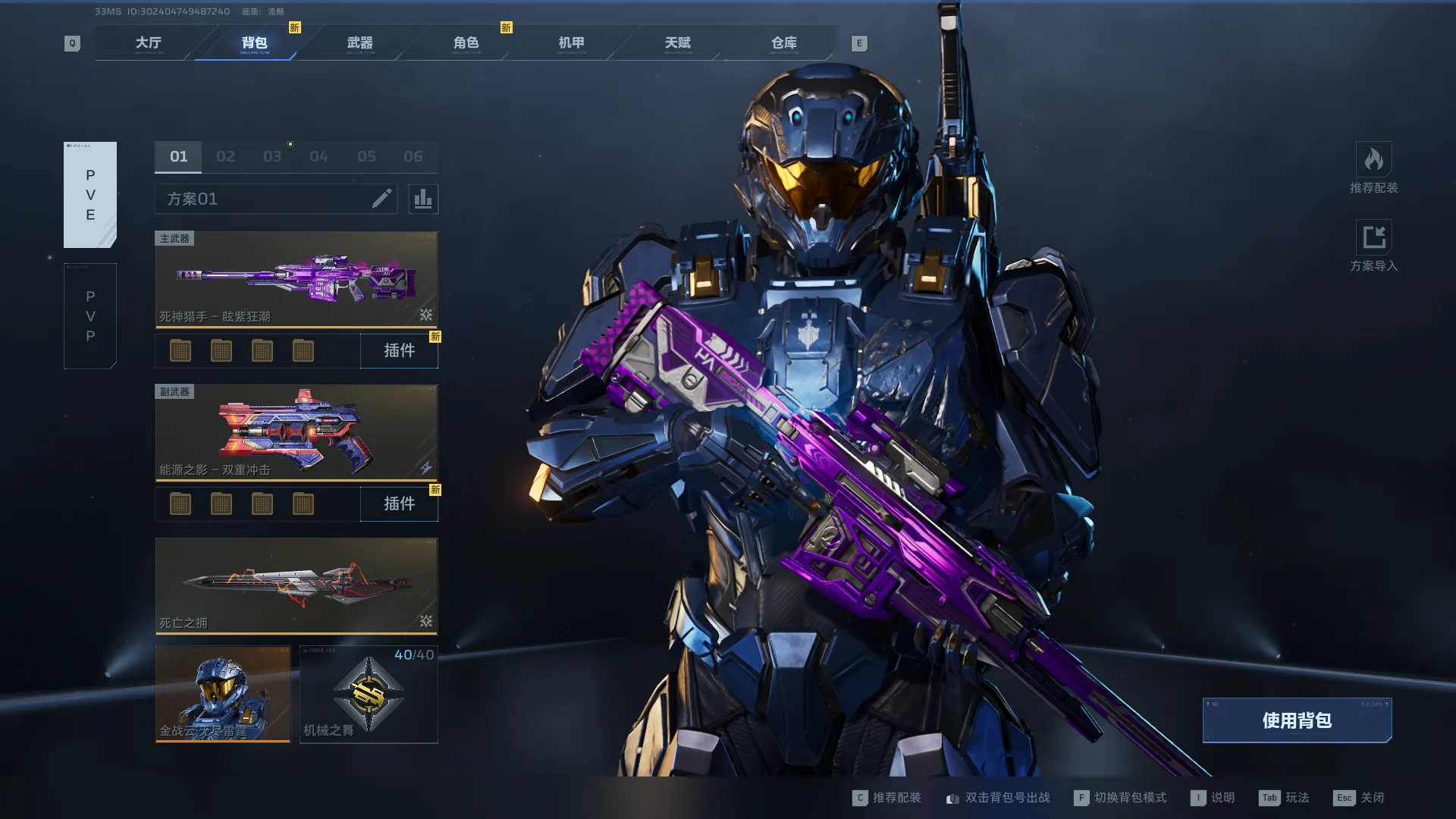
Task: Switch to the 大厅 lobby tab
Action: (148, 43)
